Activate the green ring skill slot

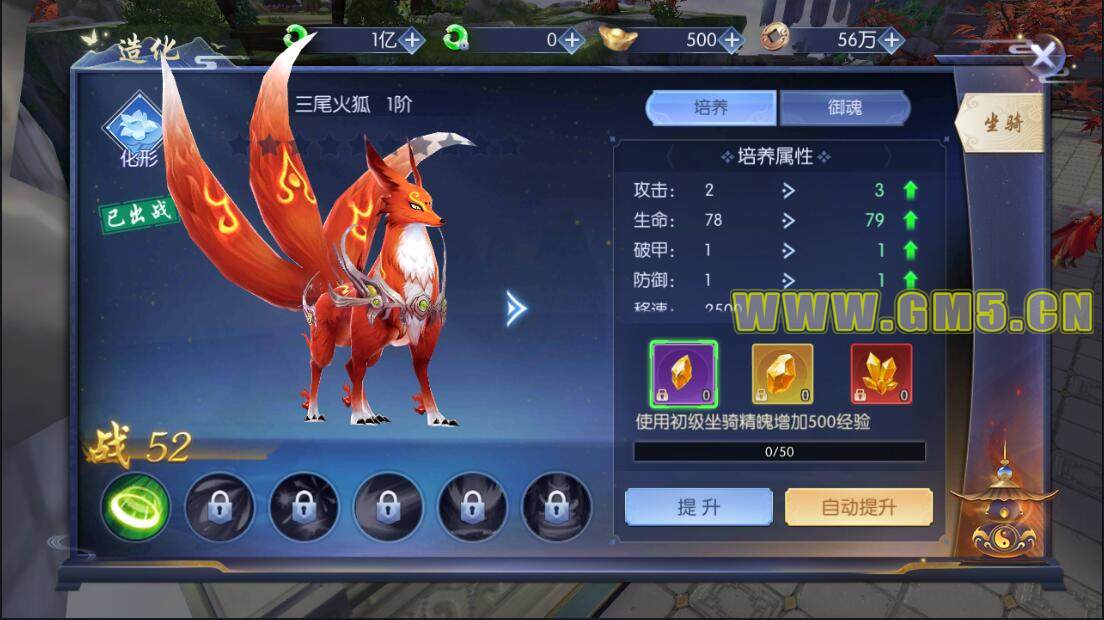tap(135, 507)
